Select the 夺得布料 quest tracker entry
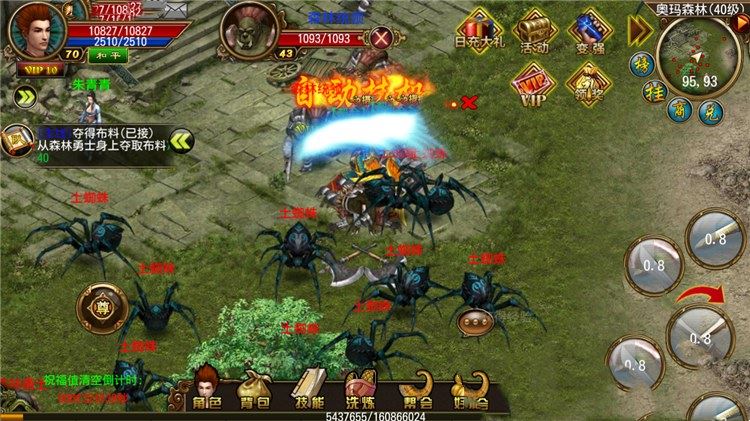The image size is (750, 421). click(x=85, y=141)
